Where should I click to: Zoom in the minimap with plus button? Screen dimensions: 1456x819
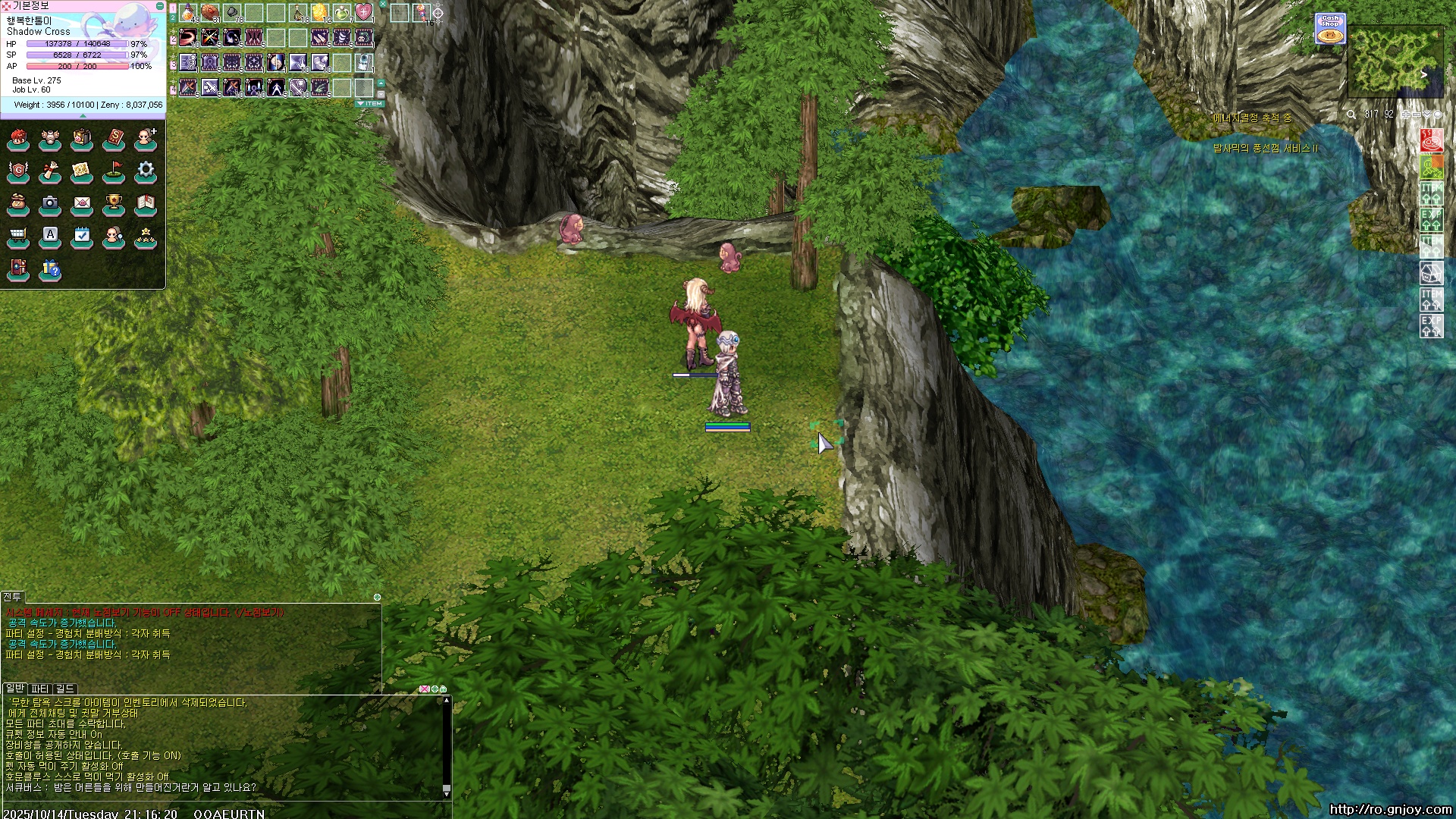coord(1405,115)
